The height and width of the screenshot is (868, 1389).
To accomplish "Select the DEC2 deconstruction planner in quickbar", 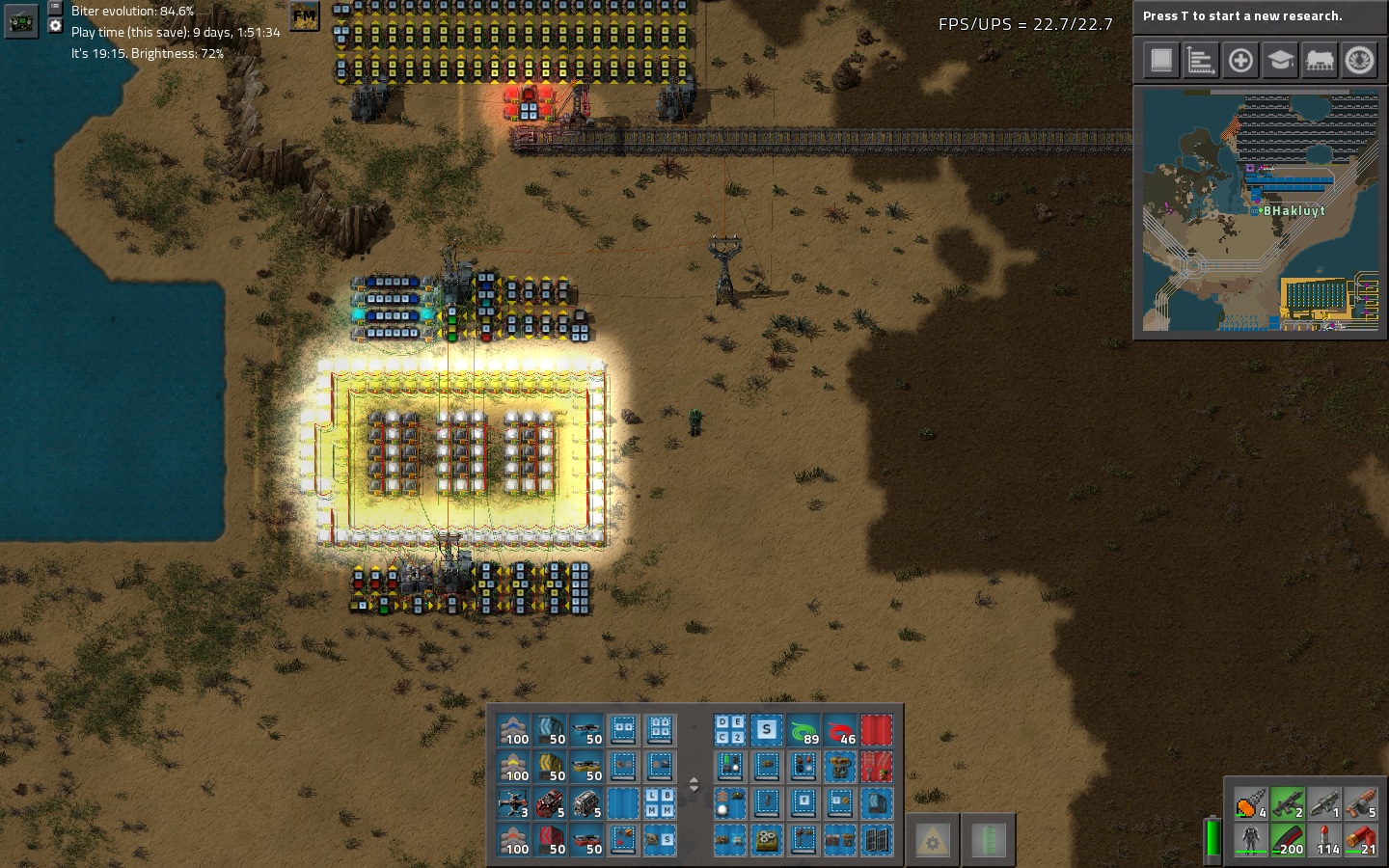I will (729, 730).
